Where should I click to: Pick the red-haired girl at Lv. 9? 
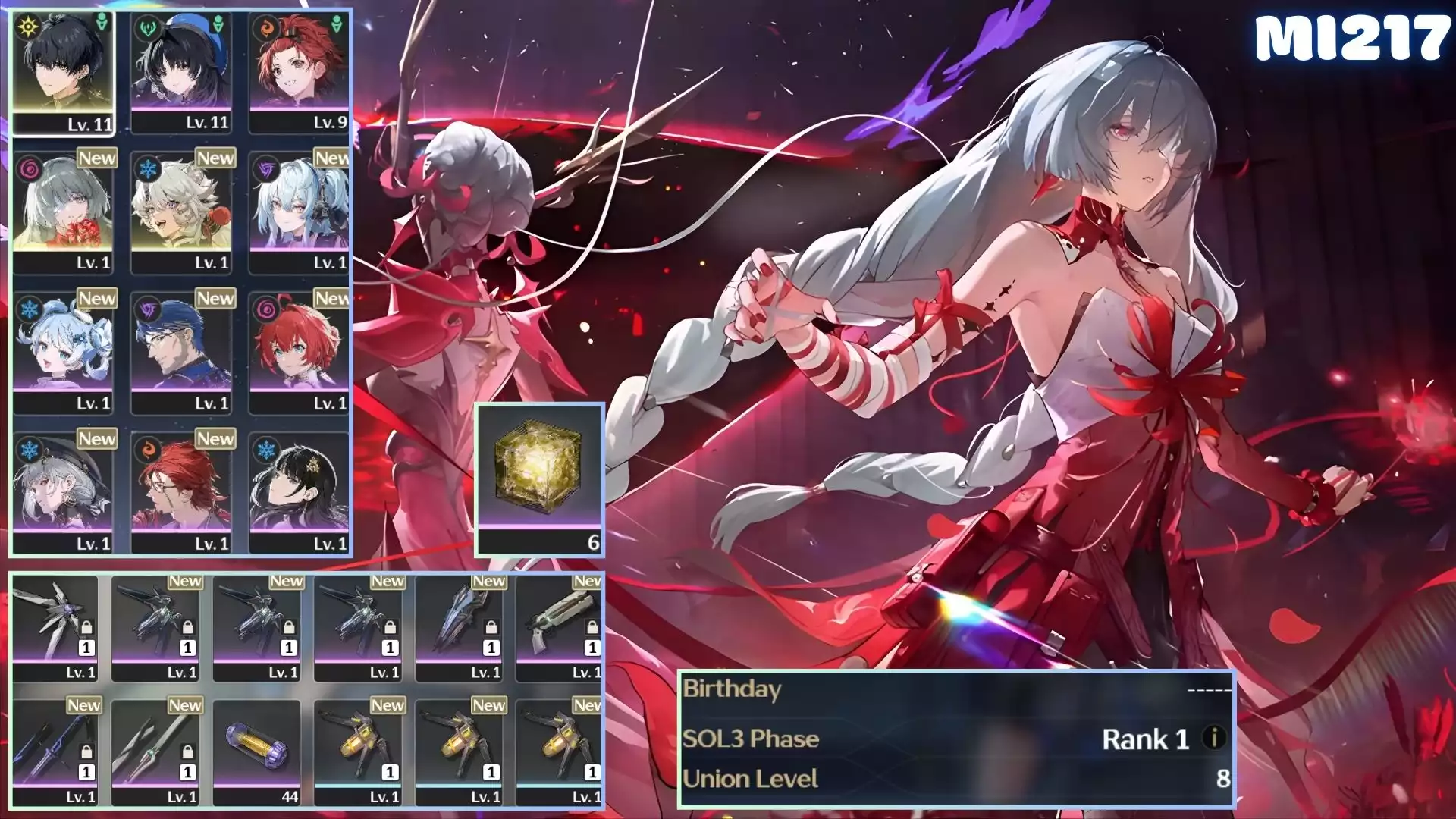point(300,72)
